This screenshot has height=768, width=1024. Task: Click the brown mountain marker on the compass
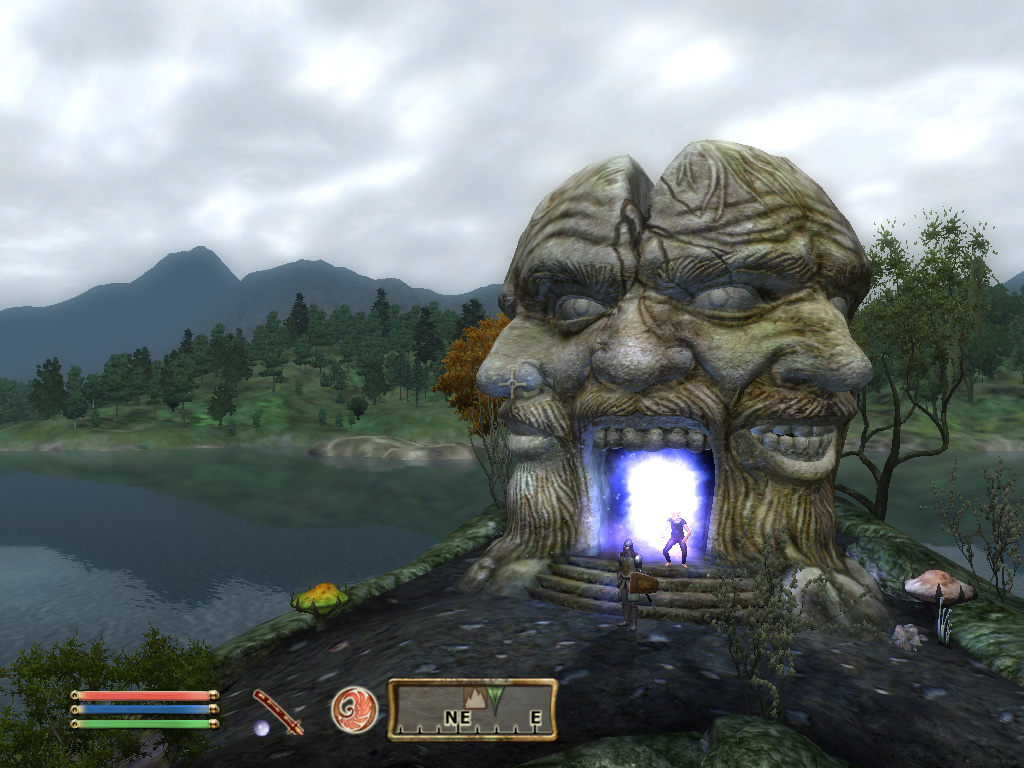(474, 698)
